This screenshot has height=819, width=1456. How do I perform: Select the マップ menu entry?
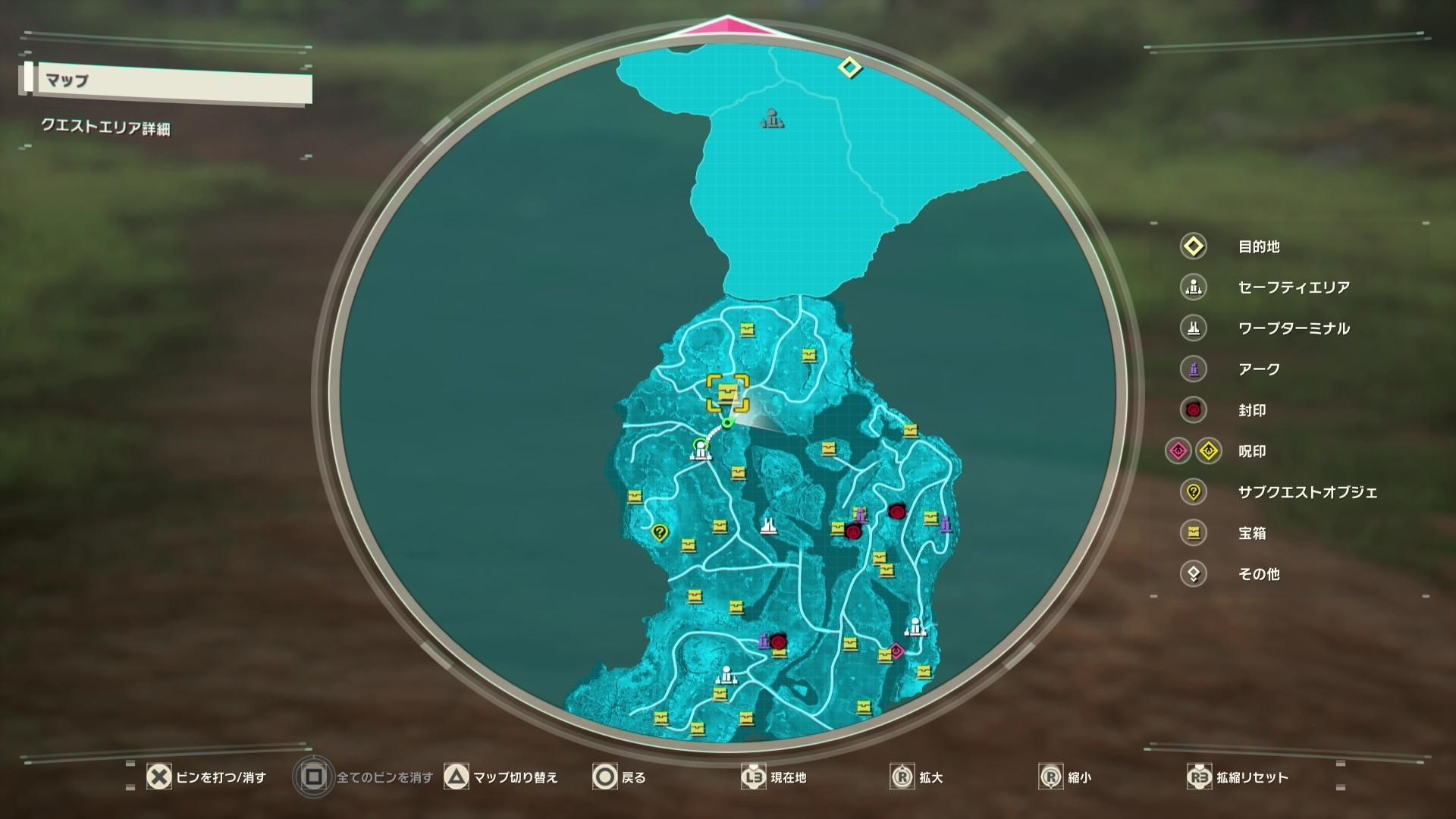(167, 83)
